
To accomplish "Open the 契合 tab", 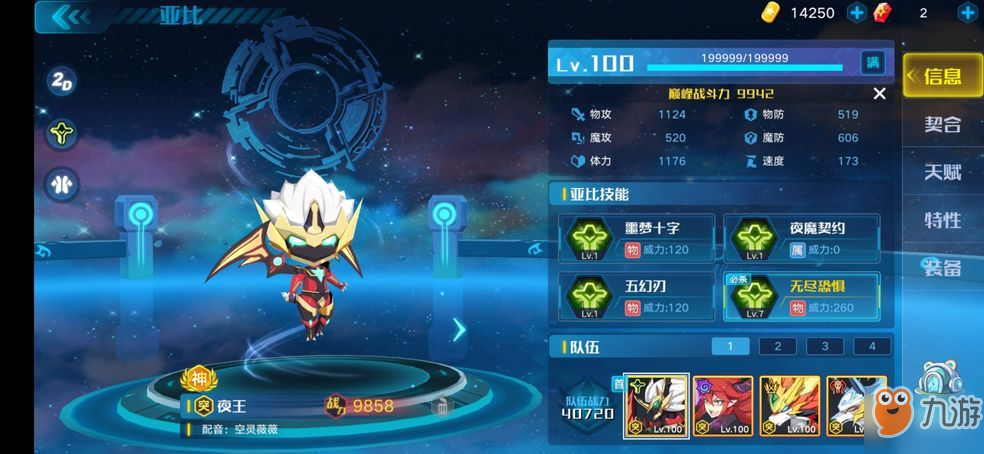I will [x=942, y=124].
